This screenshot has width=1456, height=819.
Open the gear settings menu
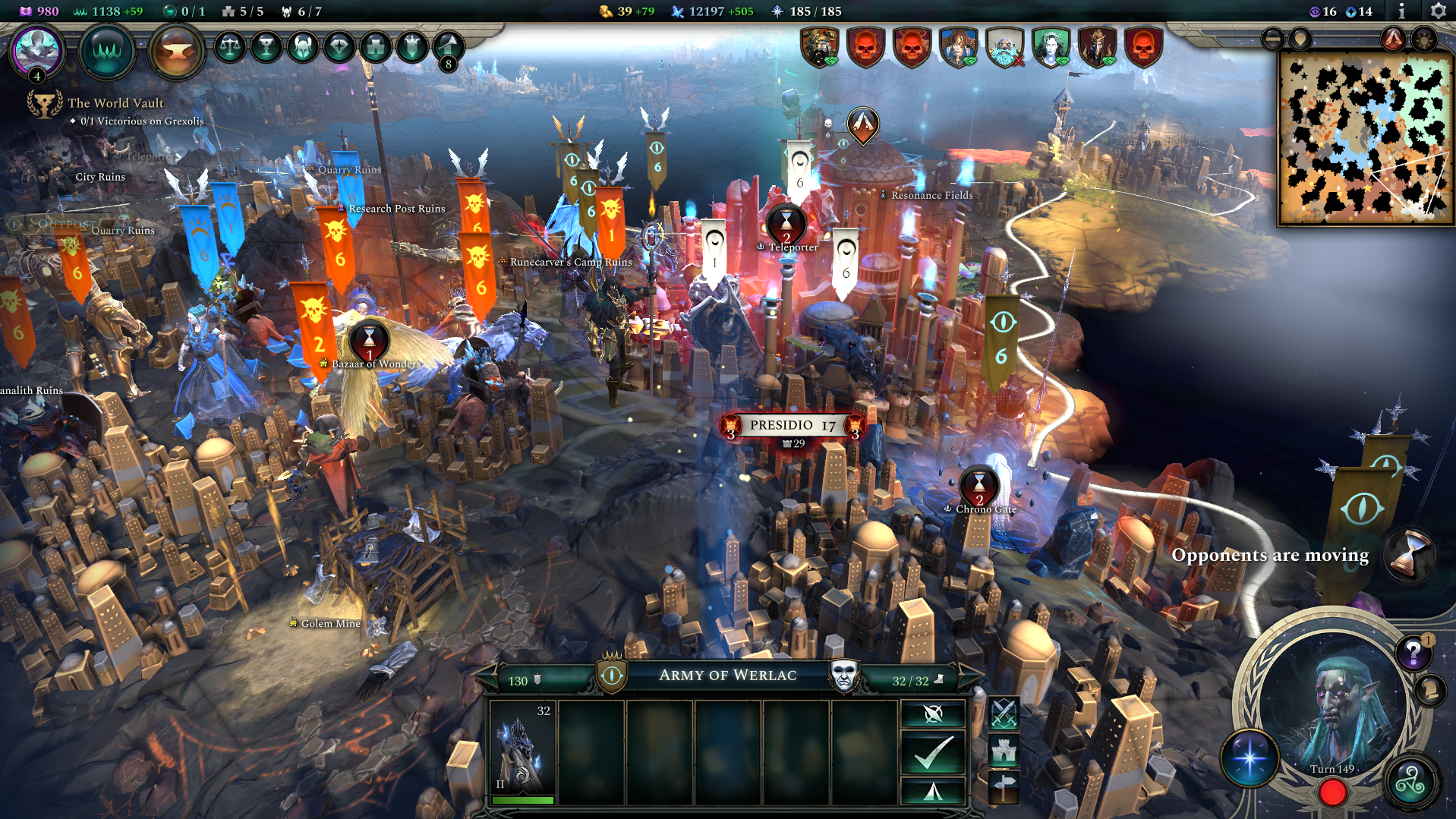1438,11
